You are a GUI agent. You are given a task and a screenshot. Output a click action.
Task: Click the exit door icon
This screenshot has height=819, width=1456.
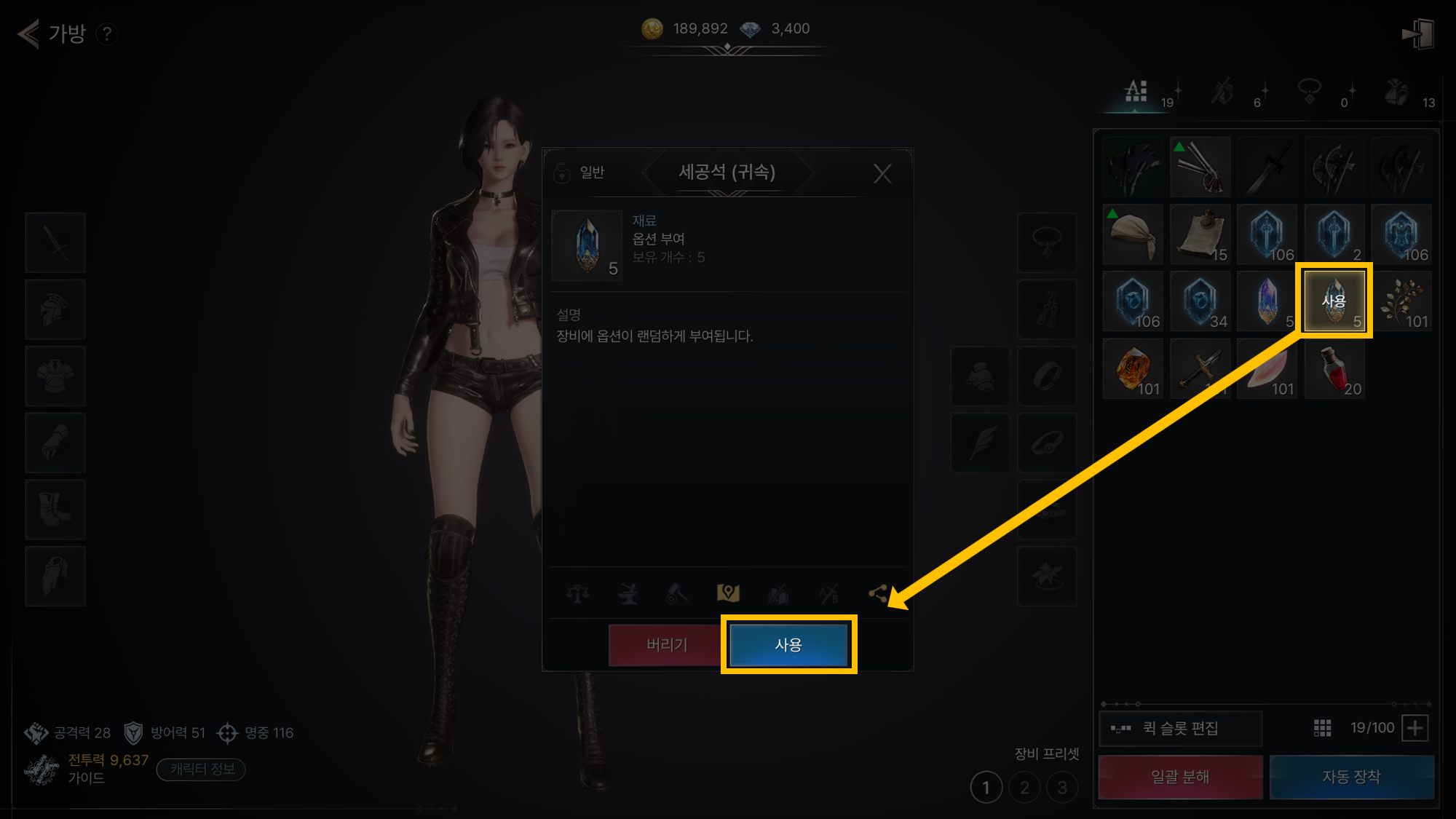tap(1417, 34)
